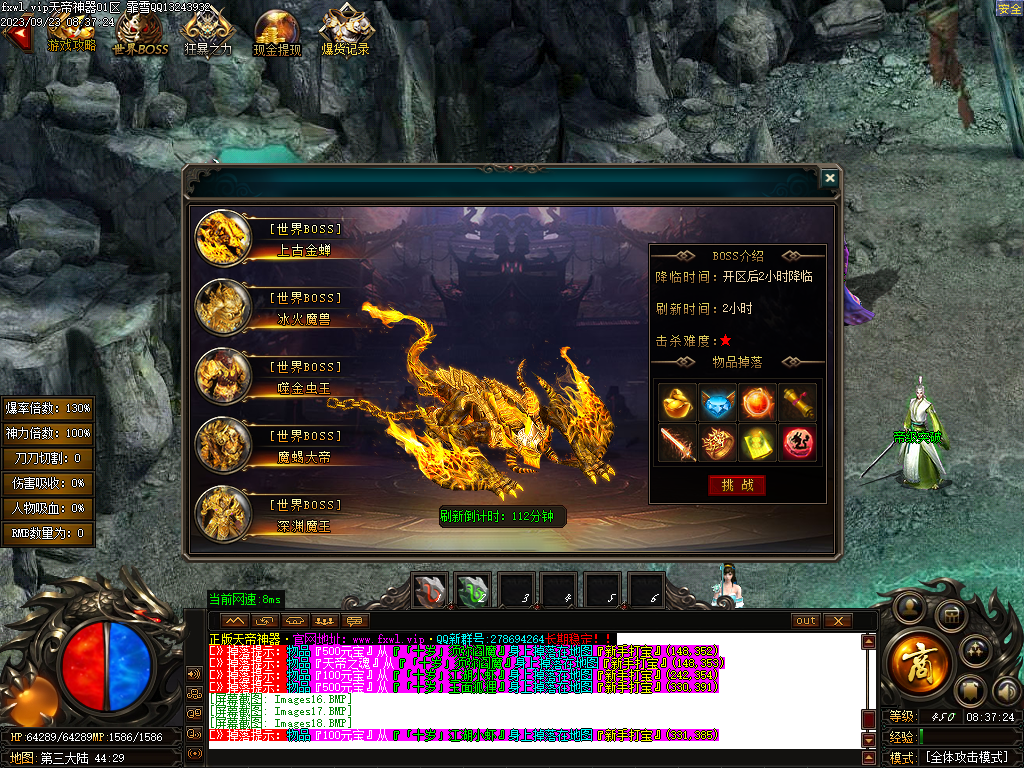
Task: Inspect the blue diamond drop item
Action: pyautogui.click(x=717, y=402)
